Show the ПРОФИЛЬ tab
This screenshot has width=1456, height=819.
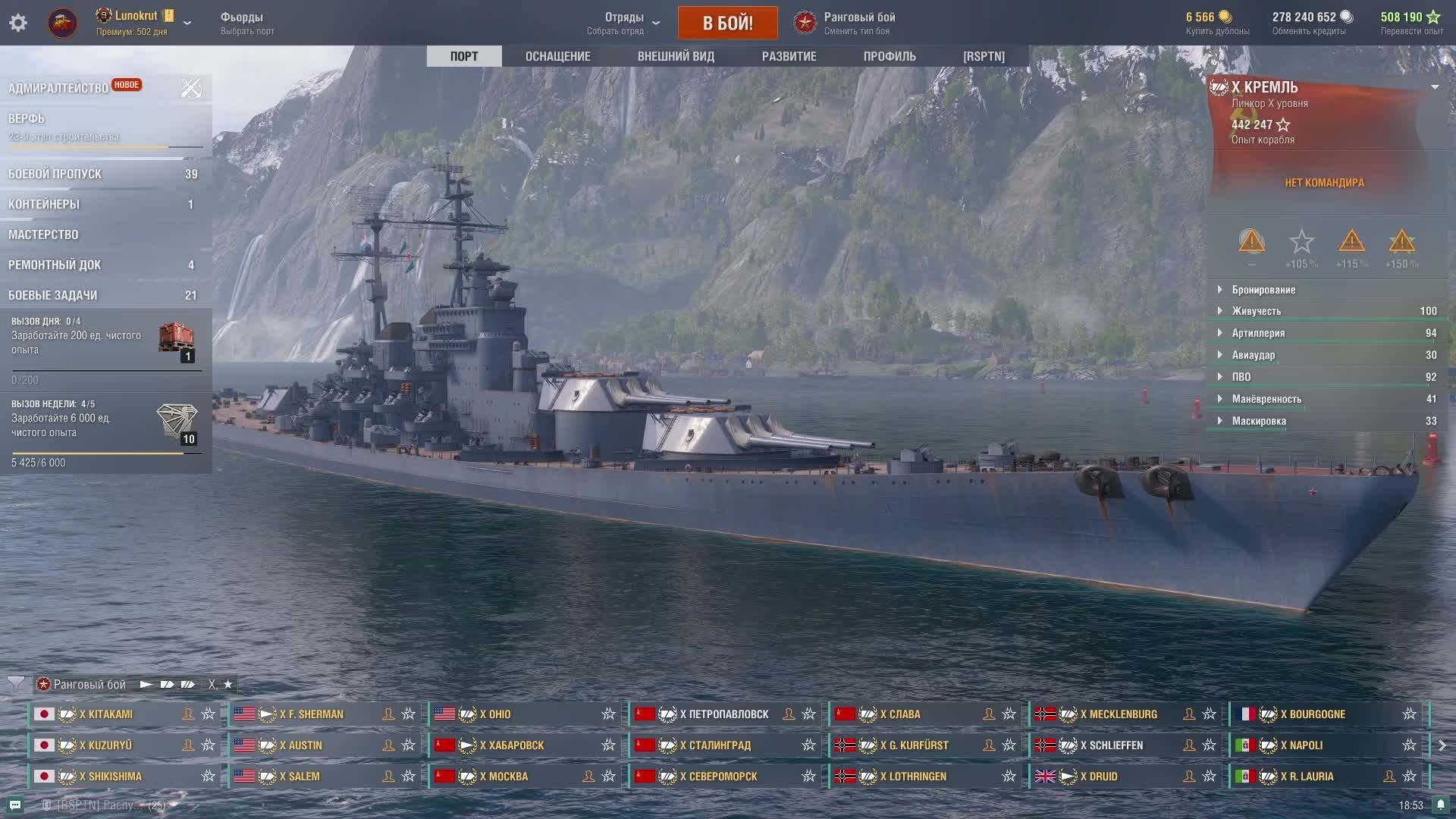click(x=890, y=56)
